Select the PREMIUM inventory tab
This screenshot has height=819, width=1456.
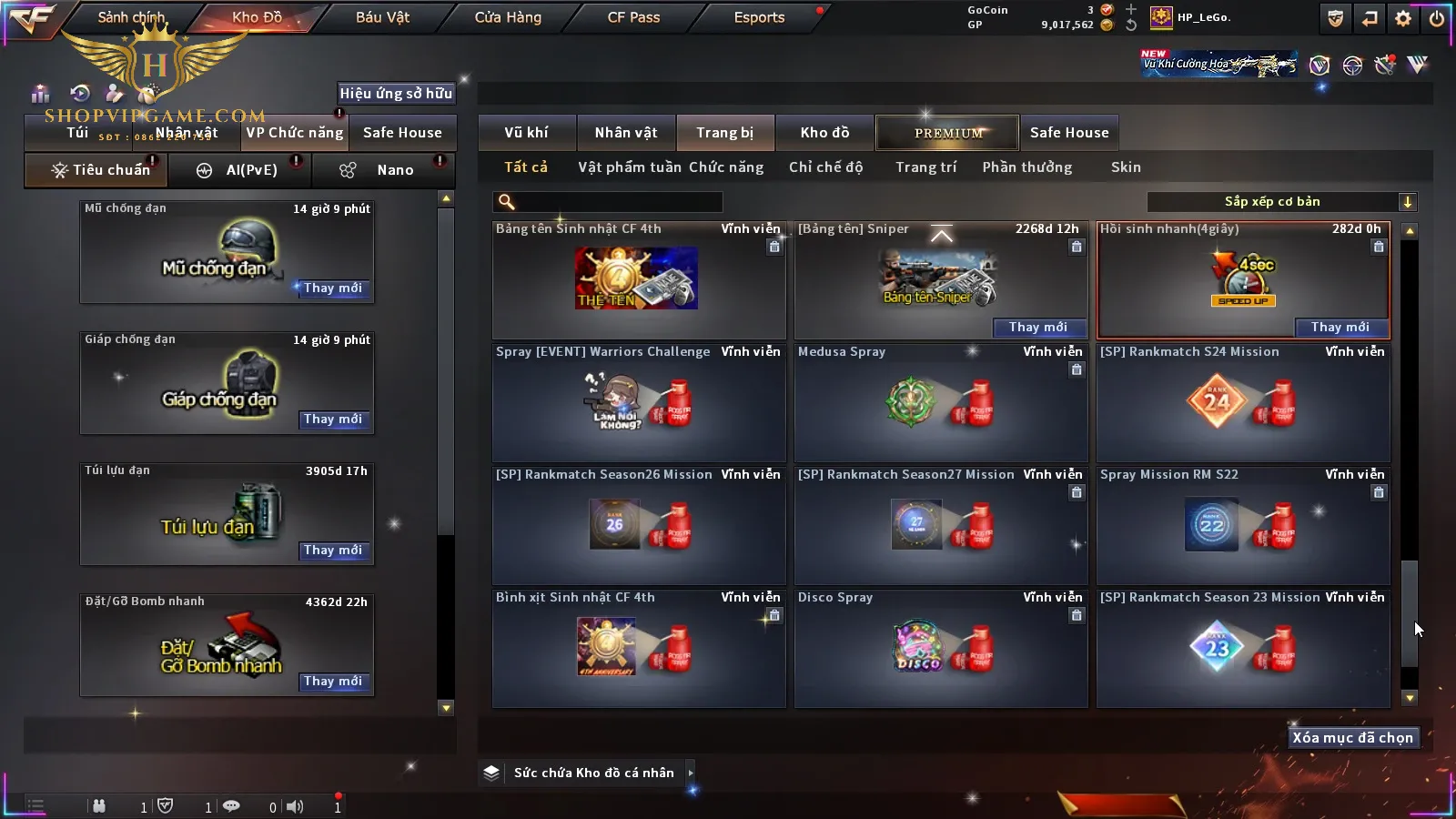tap(948, 133)
